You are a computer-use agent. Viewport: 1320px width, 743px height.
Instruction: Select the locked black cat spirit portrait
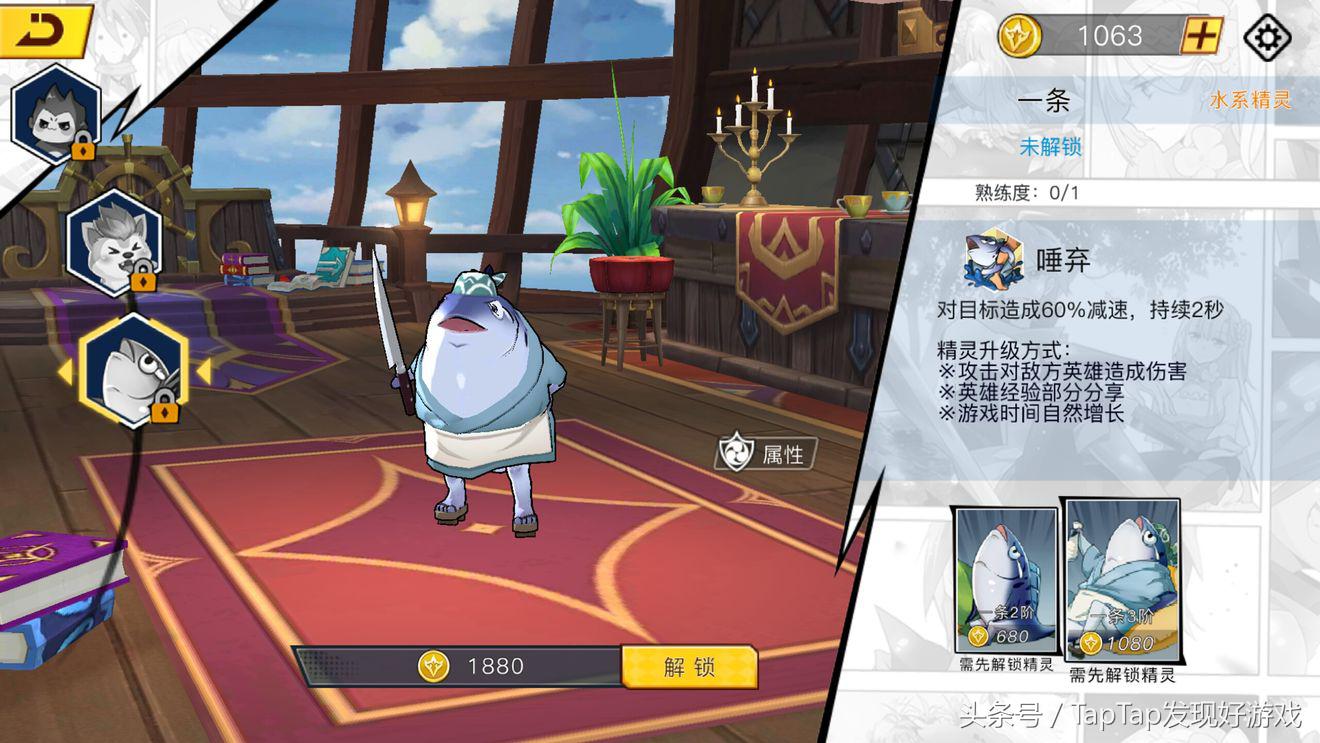click(x=55, y=113)
